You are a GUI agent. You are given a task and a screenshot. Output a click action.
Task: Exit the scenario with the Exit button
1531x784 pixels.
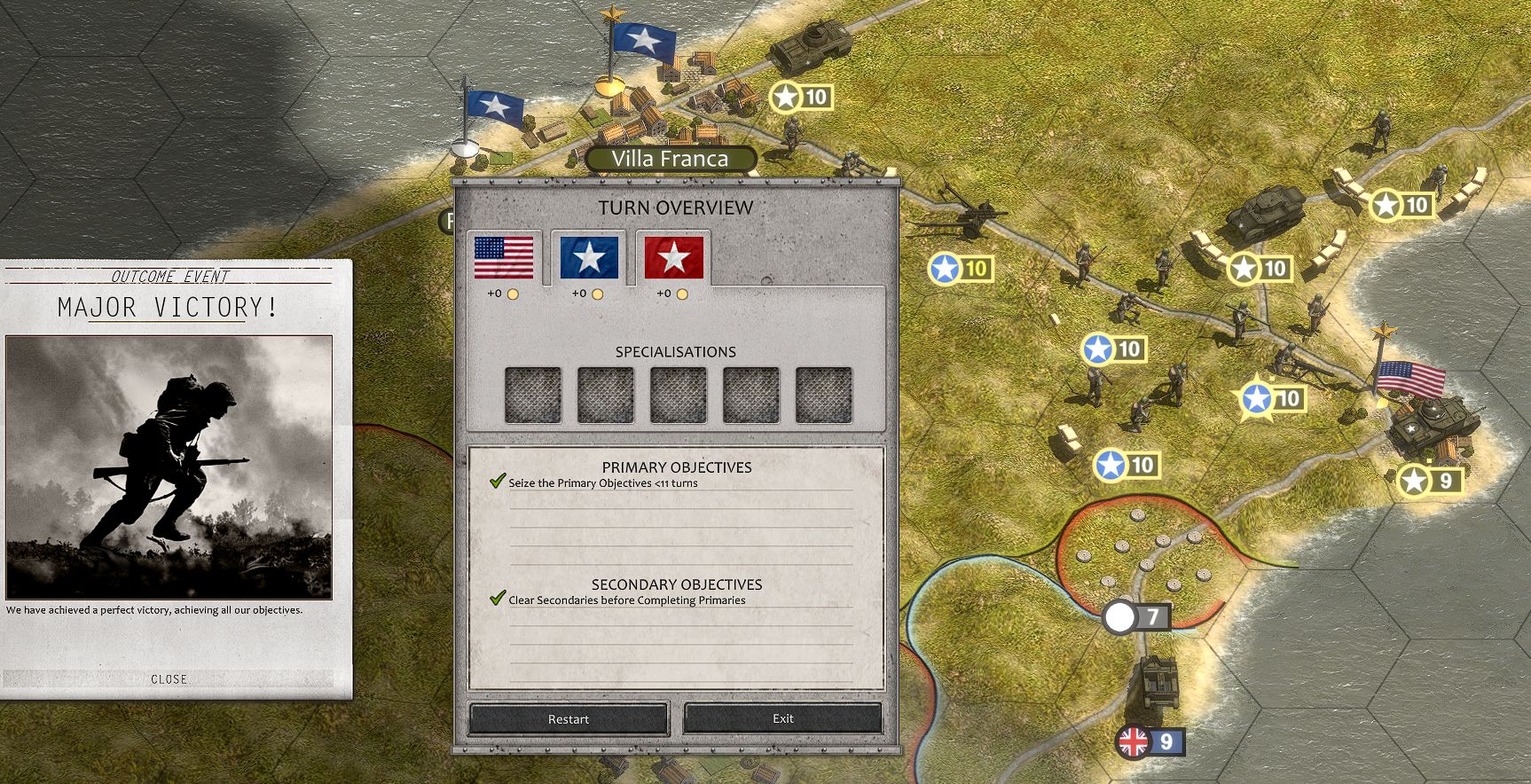click(x=784, y=719)
